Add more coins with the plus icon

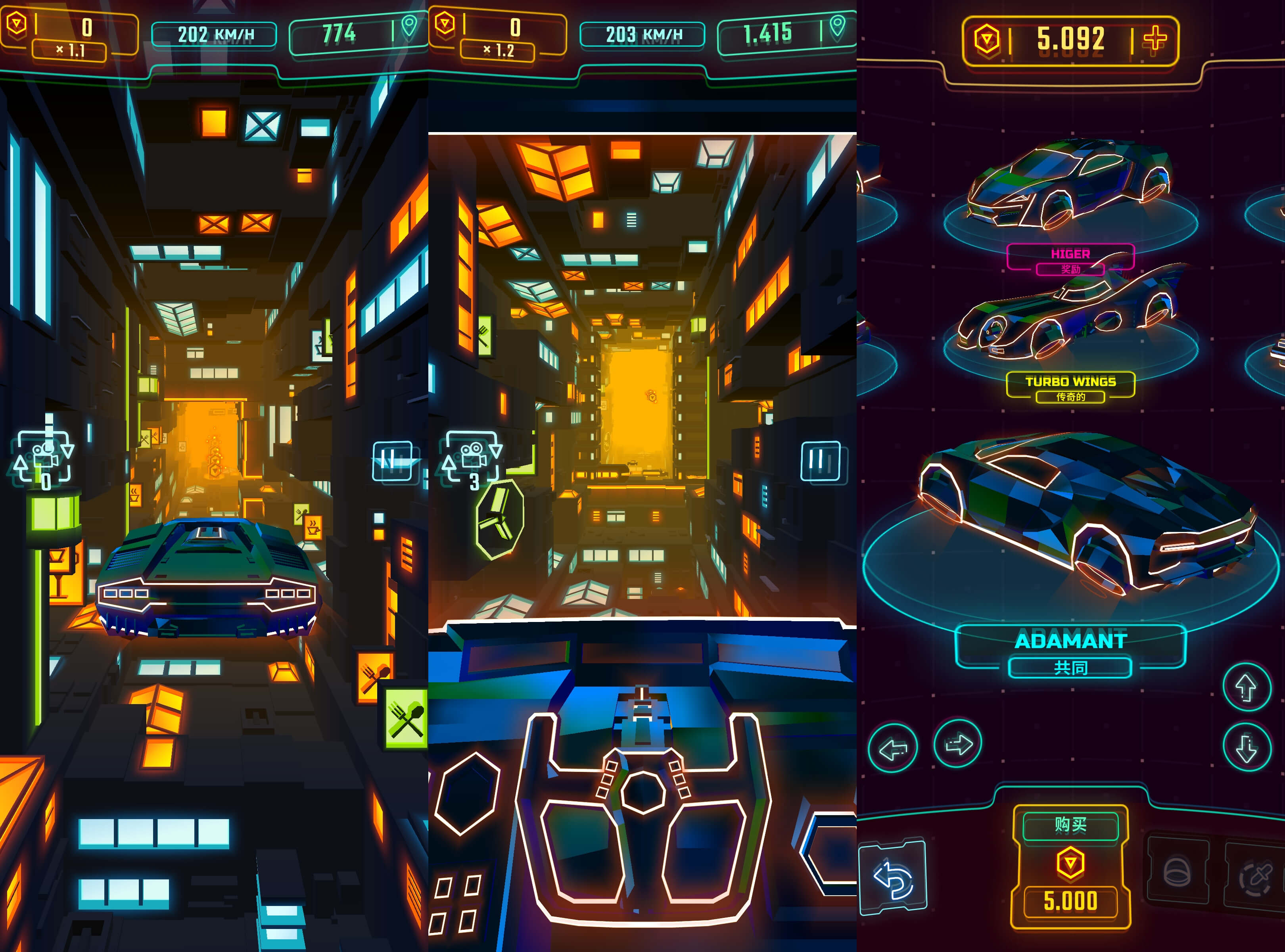1154,40
